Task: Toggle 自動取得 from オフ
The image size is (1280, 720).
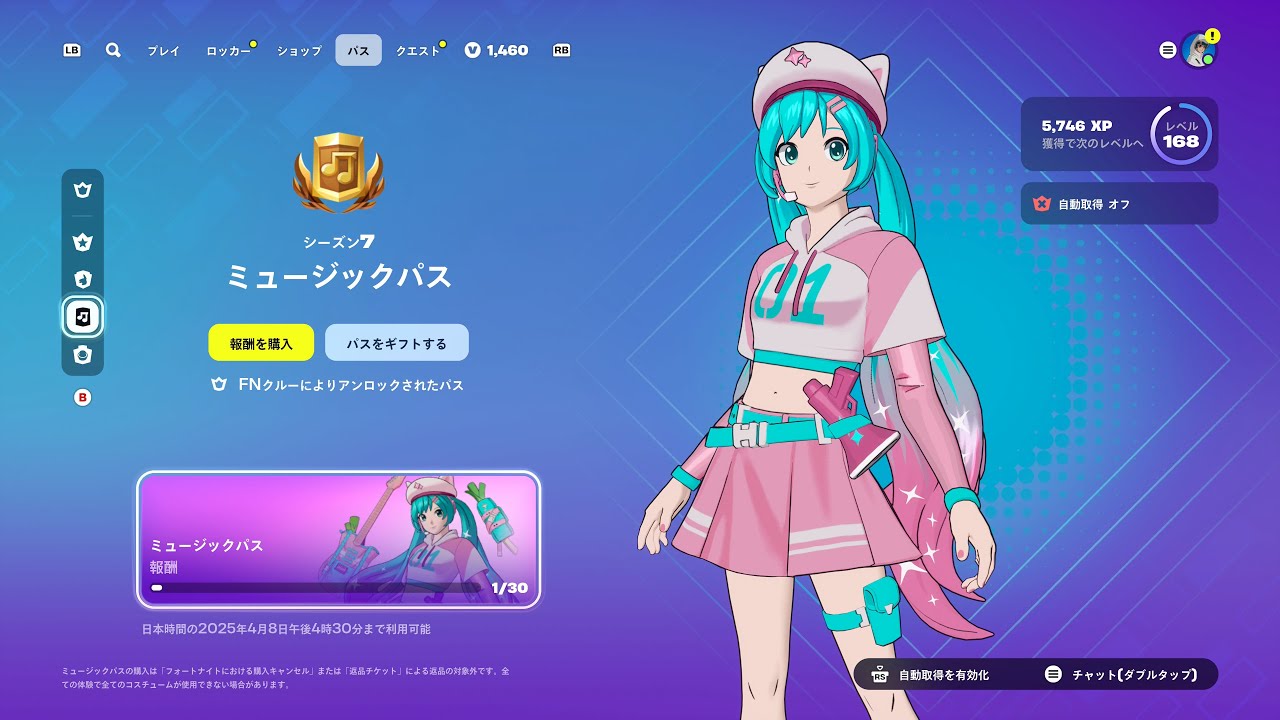Action: [1118, 204]
